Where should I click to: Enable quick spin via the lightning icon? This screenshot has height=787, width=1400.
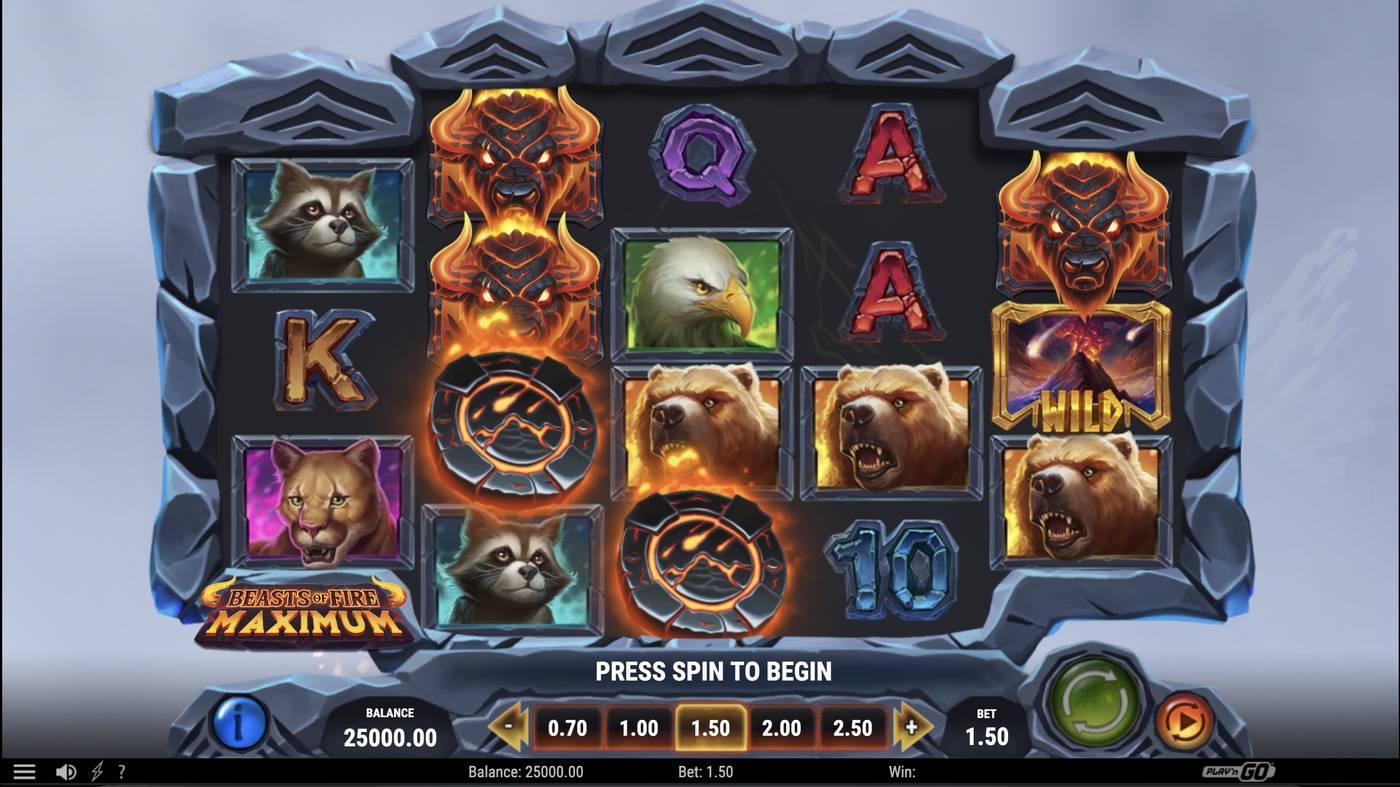96,770
